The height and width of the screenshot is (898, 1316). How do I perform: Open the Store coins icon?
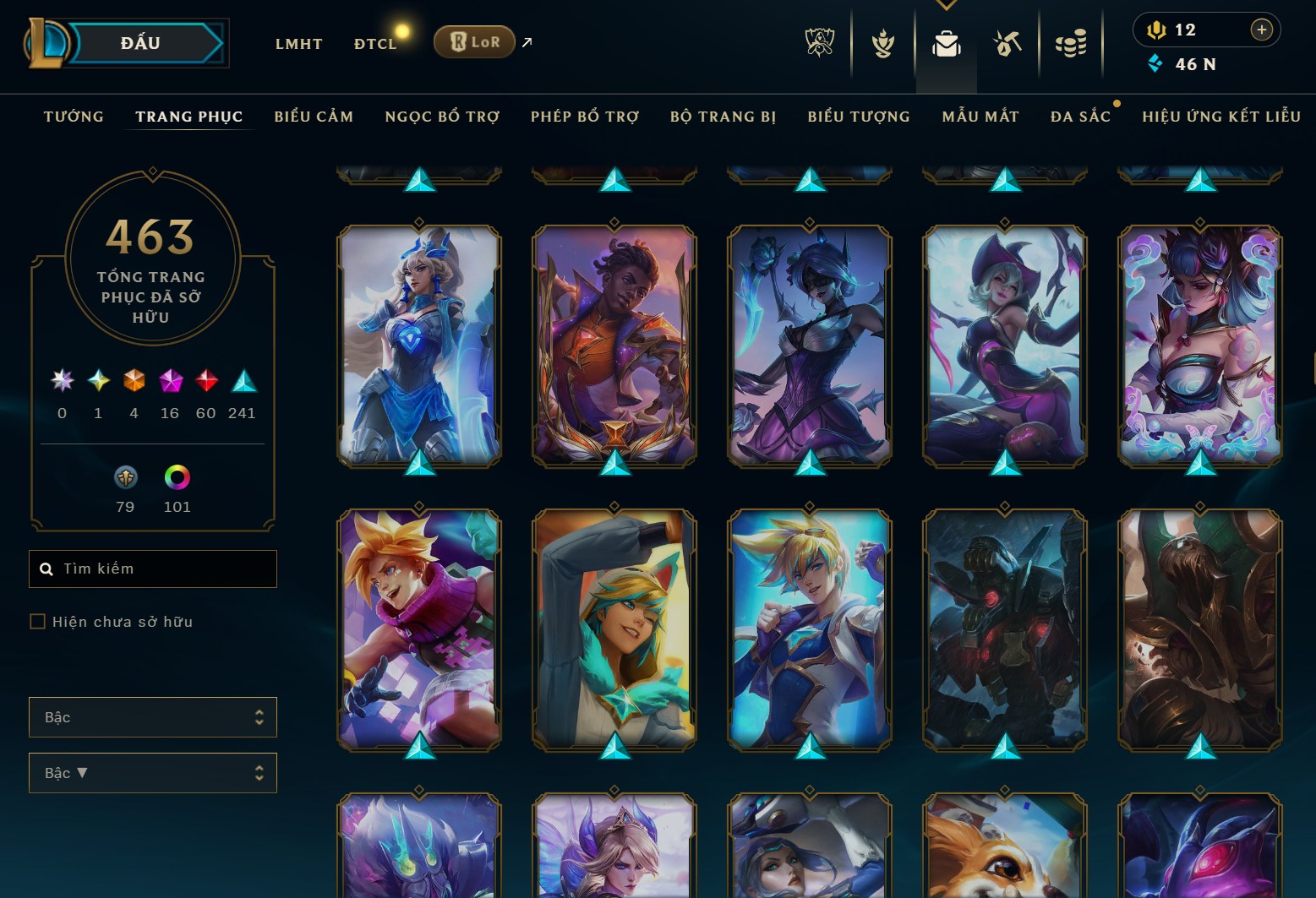pyautogui.click(x=1070, y=44)
